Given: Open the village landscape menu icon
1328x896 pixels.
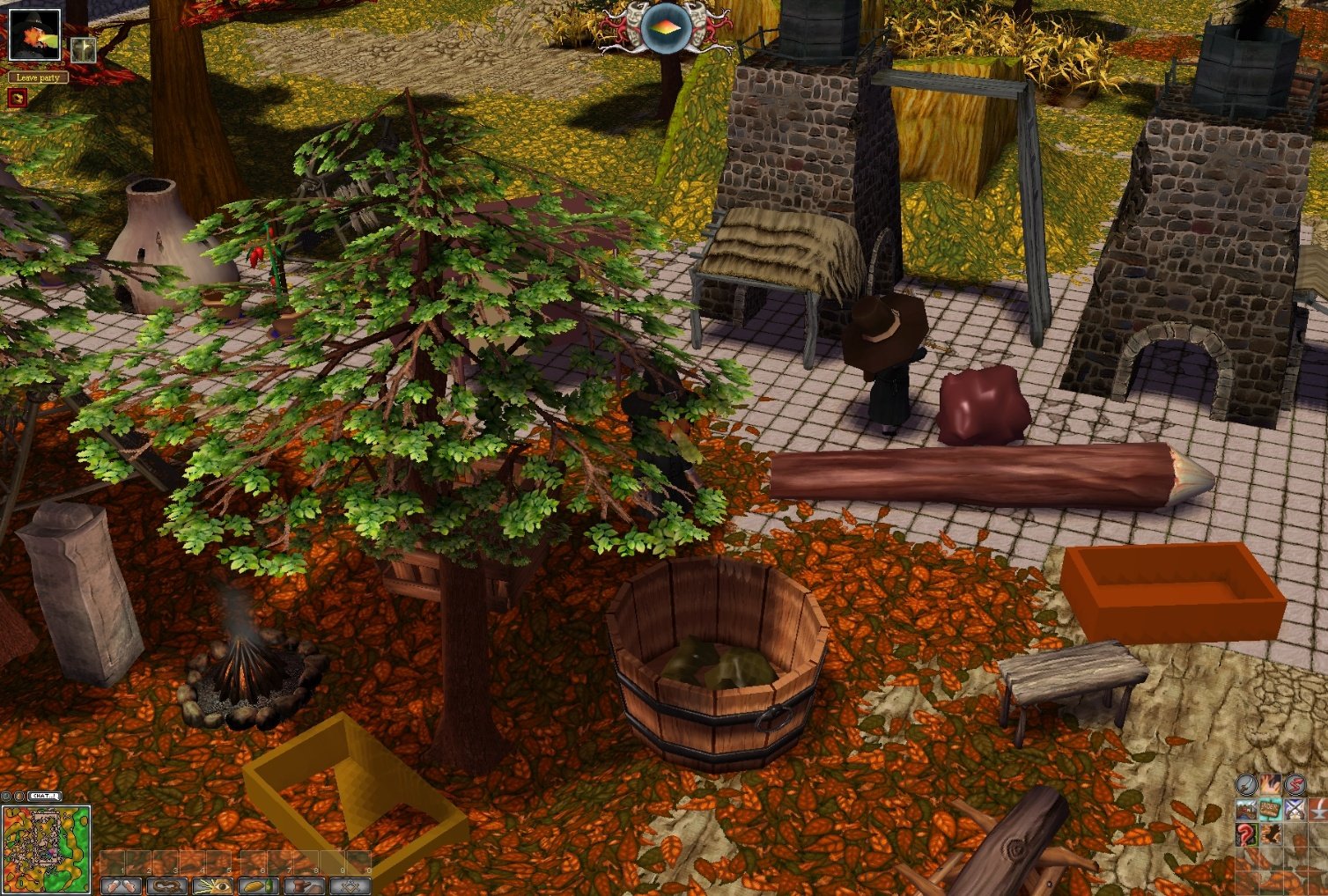Looking at the screenshot, I should coord(1246,810).
